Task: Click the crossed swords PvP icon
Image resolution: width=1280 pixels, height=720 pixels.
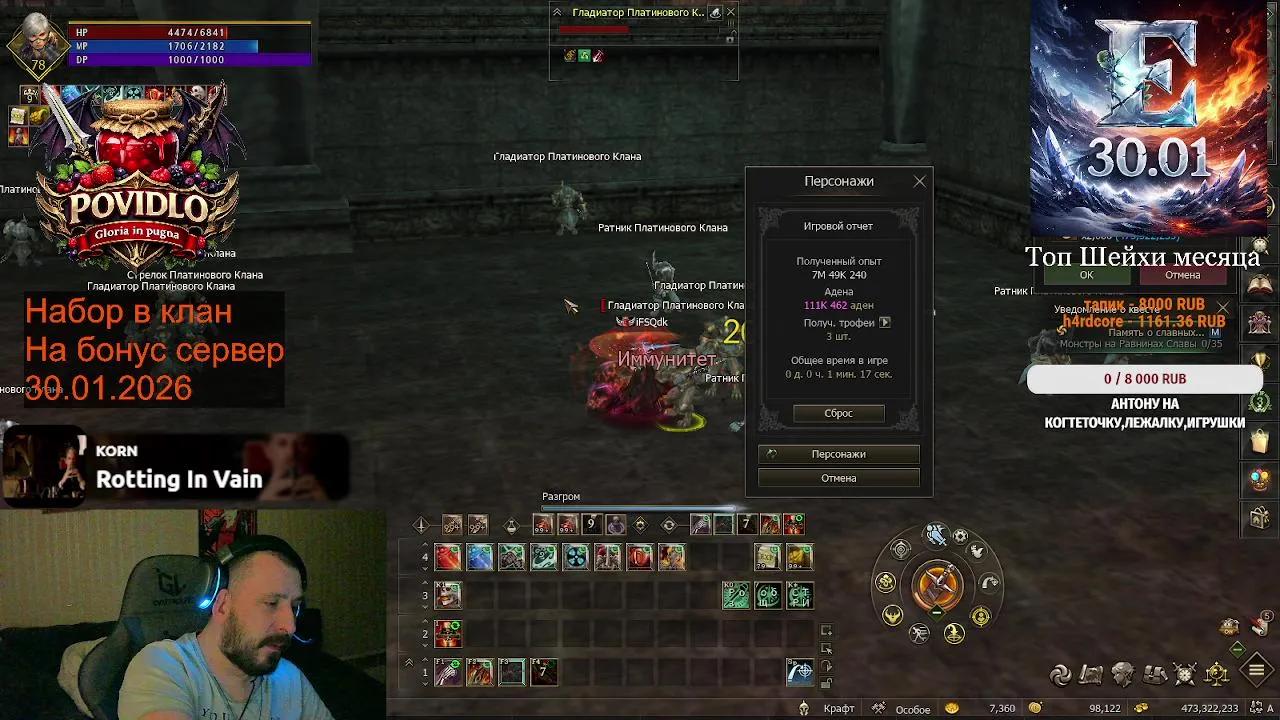Action: click(x=1184, y=673)
